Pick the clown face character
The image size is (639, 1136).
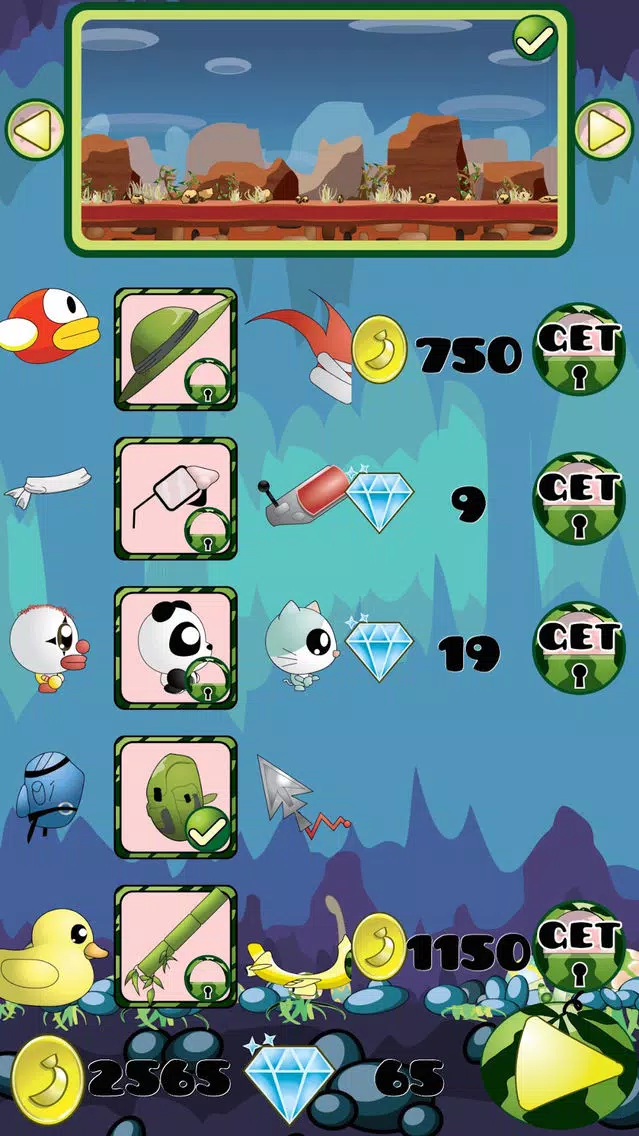point(48,647)
